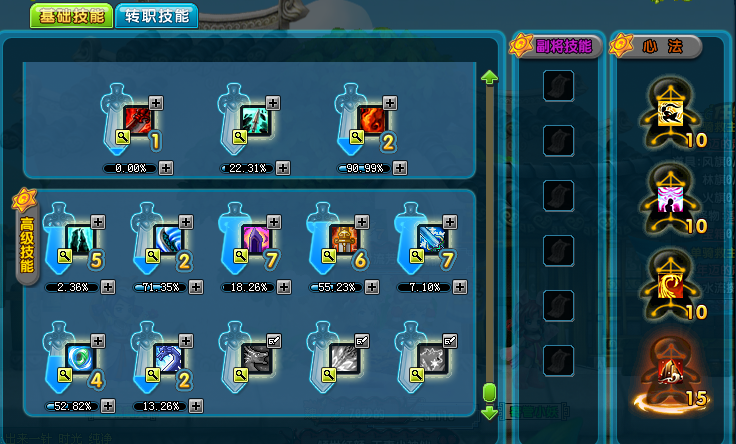
Task: Switch to the 基础技能 tab
Action: [69, 17]
